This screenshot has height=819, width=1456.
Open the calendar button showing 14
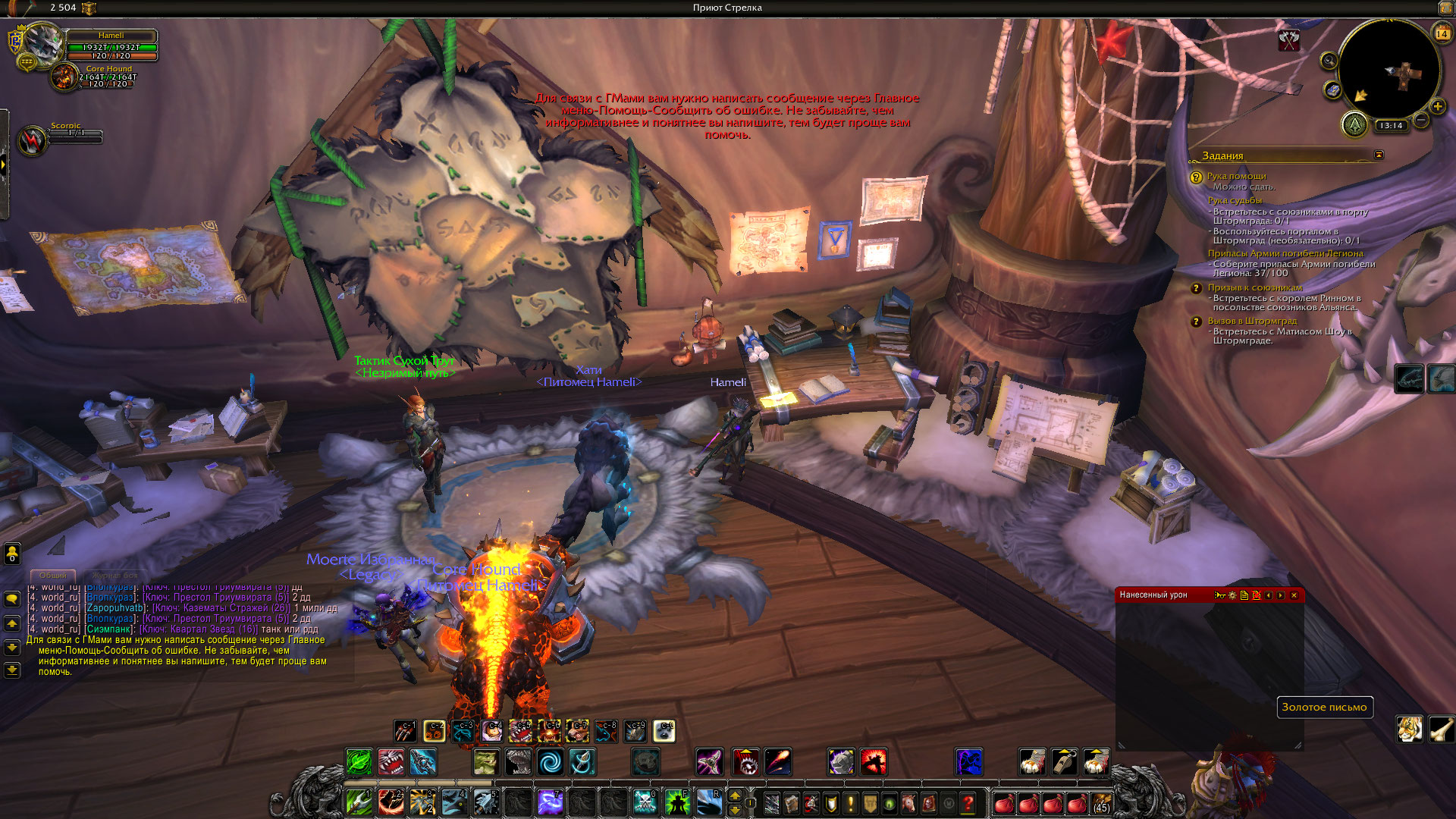pyautogui.click(x=1442, y=33)
